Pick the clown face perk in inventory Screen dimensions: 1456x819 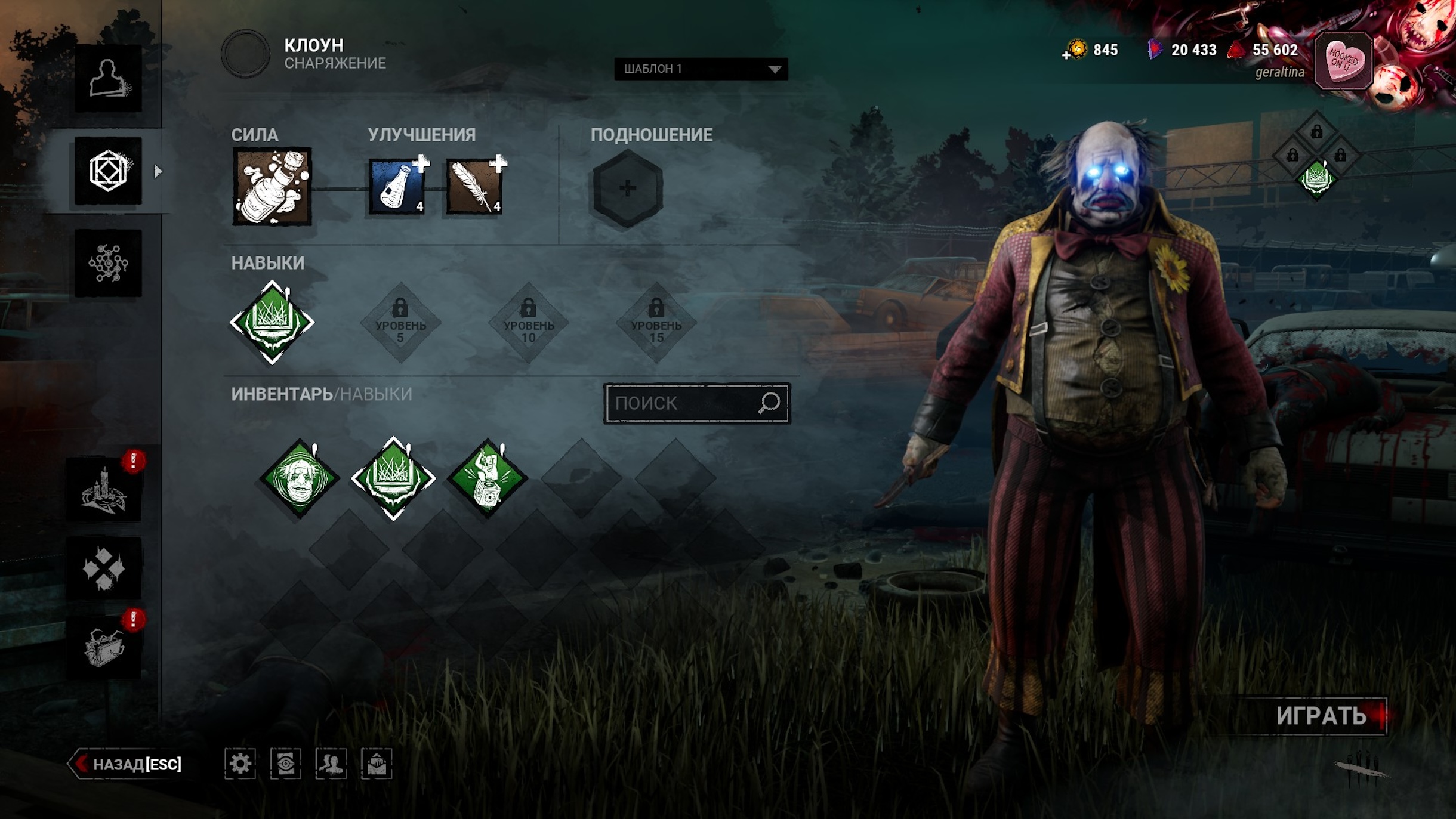point(300,478)
